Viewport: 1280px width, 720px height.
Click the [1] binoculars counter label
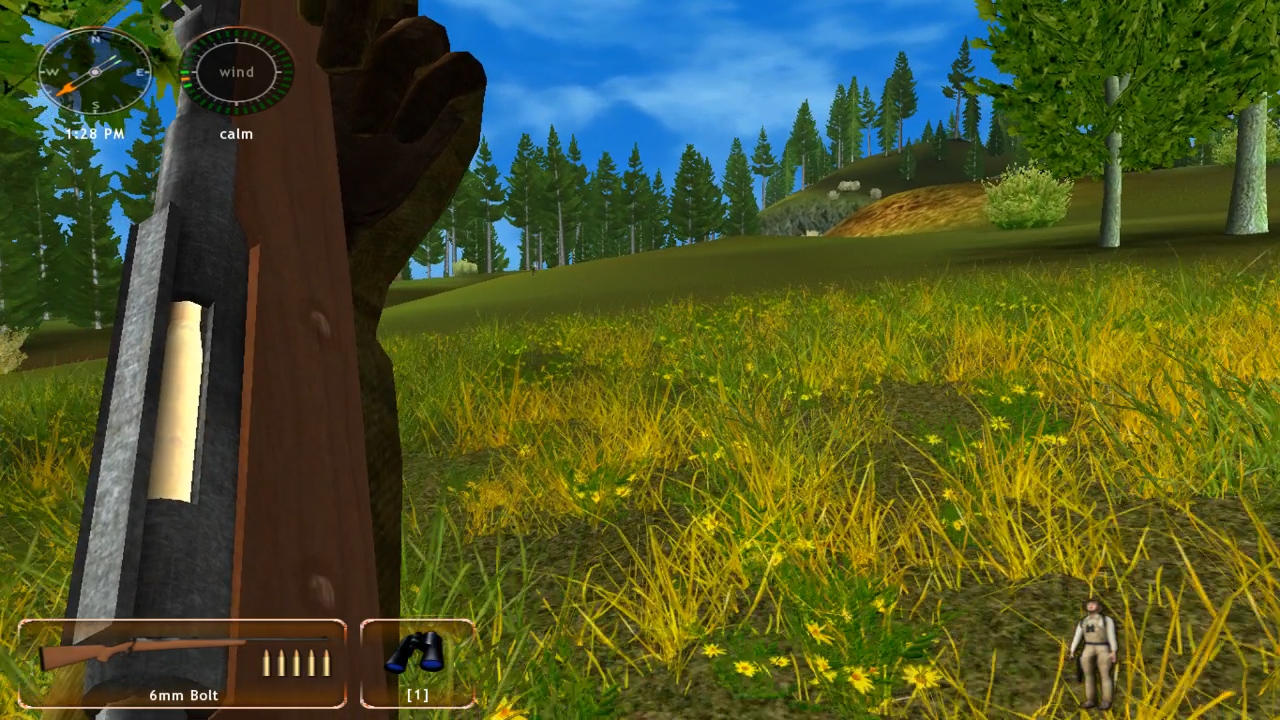[x=417, y=695]
